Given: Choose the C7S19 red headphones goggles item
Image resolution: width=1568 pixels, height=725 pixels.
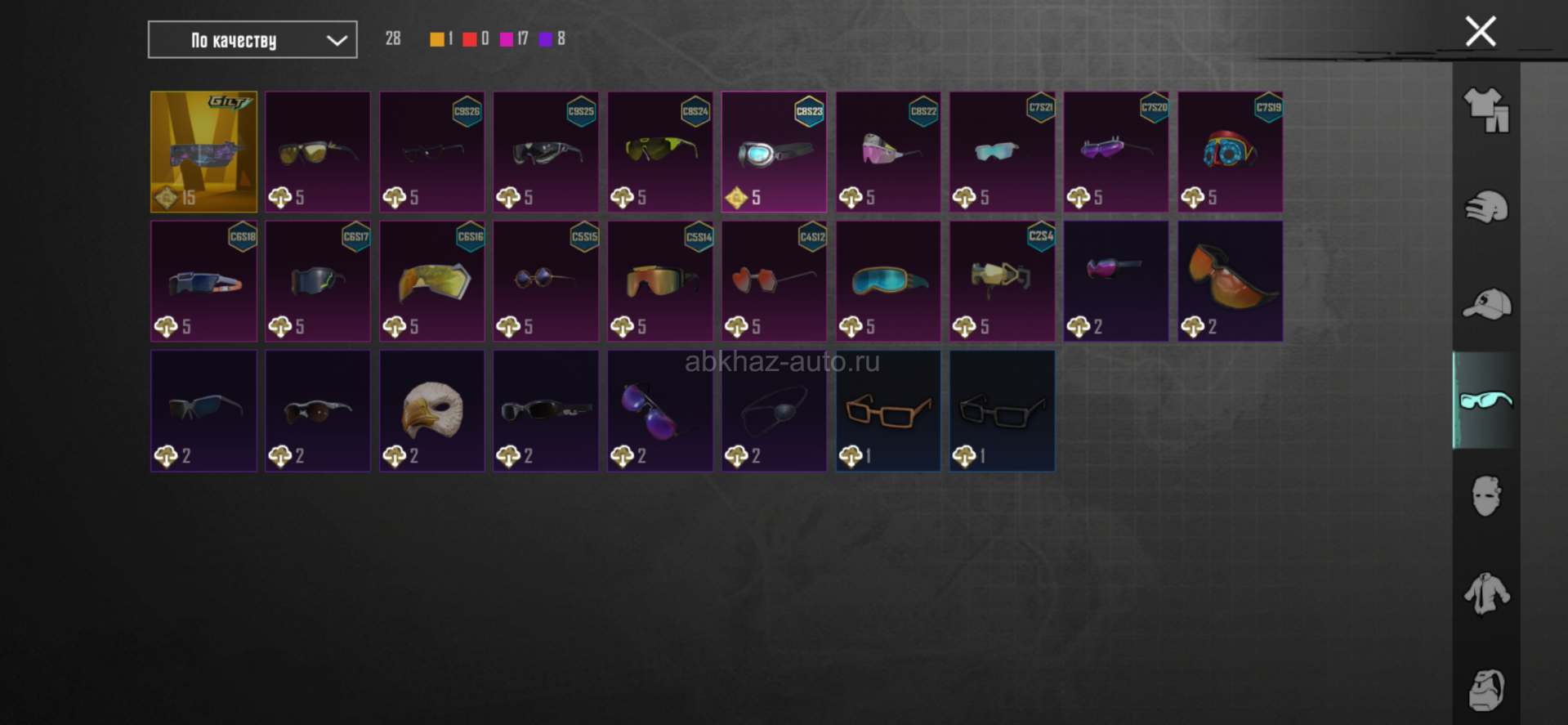Looking at the screenshot, I should pyautogui.click(x=1230, y=151).
